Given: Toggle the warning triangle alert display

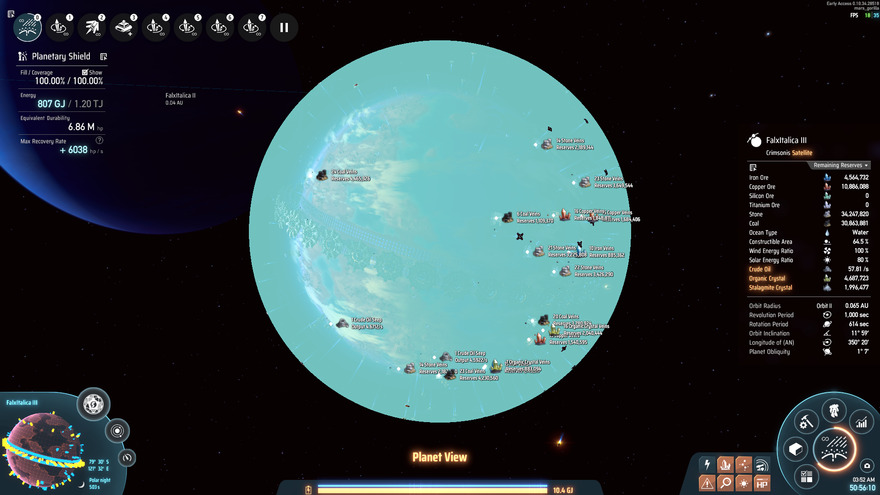Looking at the screenshot, I should [708, 483].
